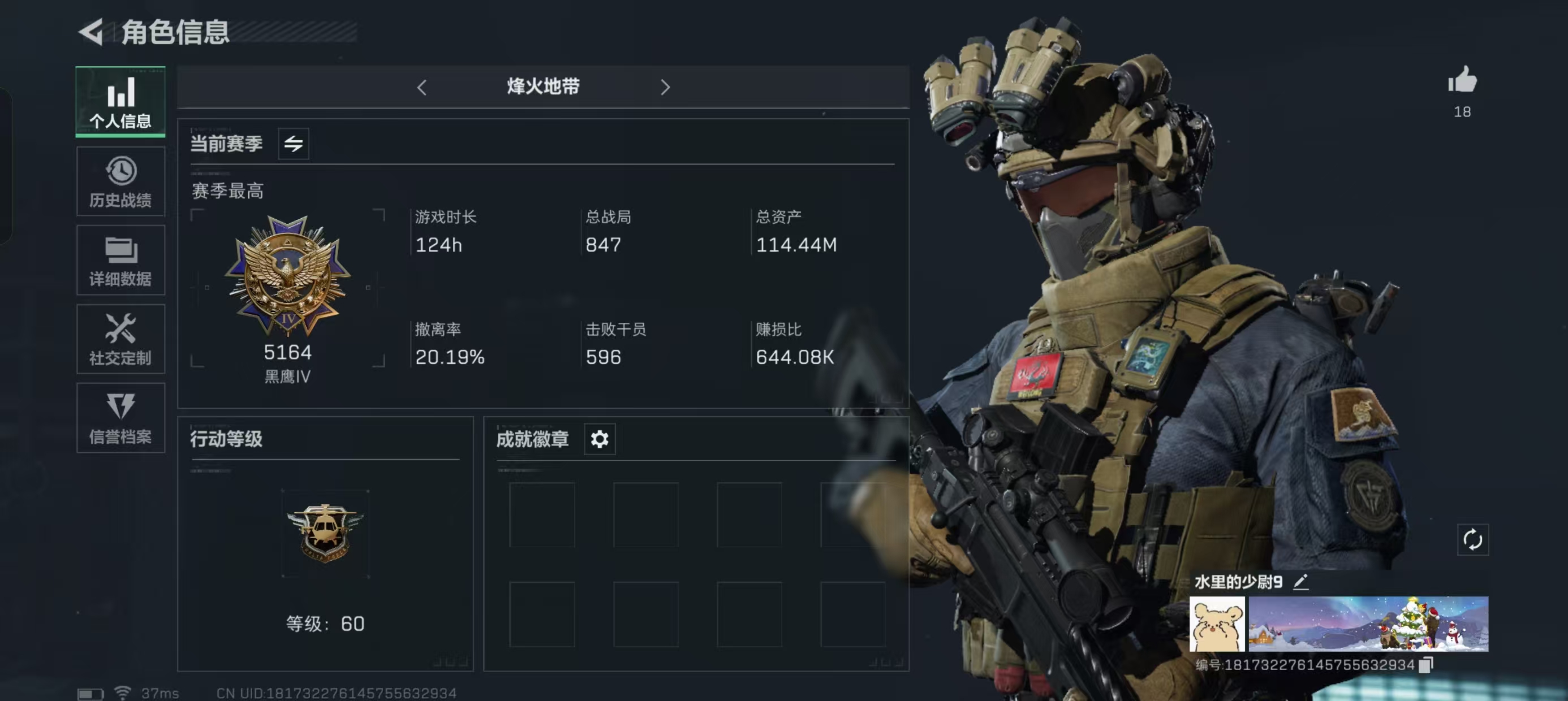Select the 烽火地带 mode tab
This screenshot has width=1568, height=701.
pos(544,87)
